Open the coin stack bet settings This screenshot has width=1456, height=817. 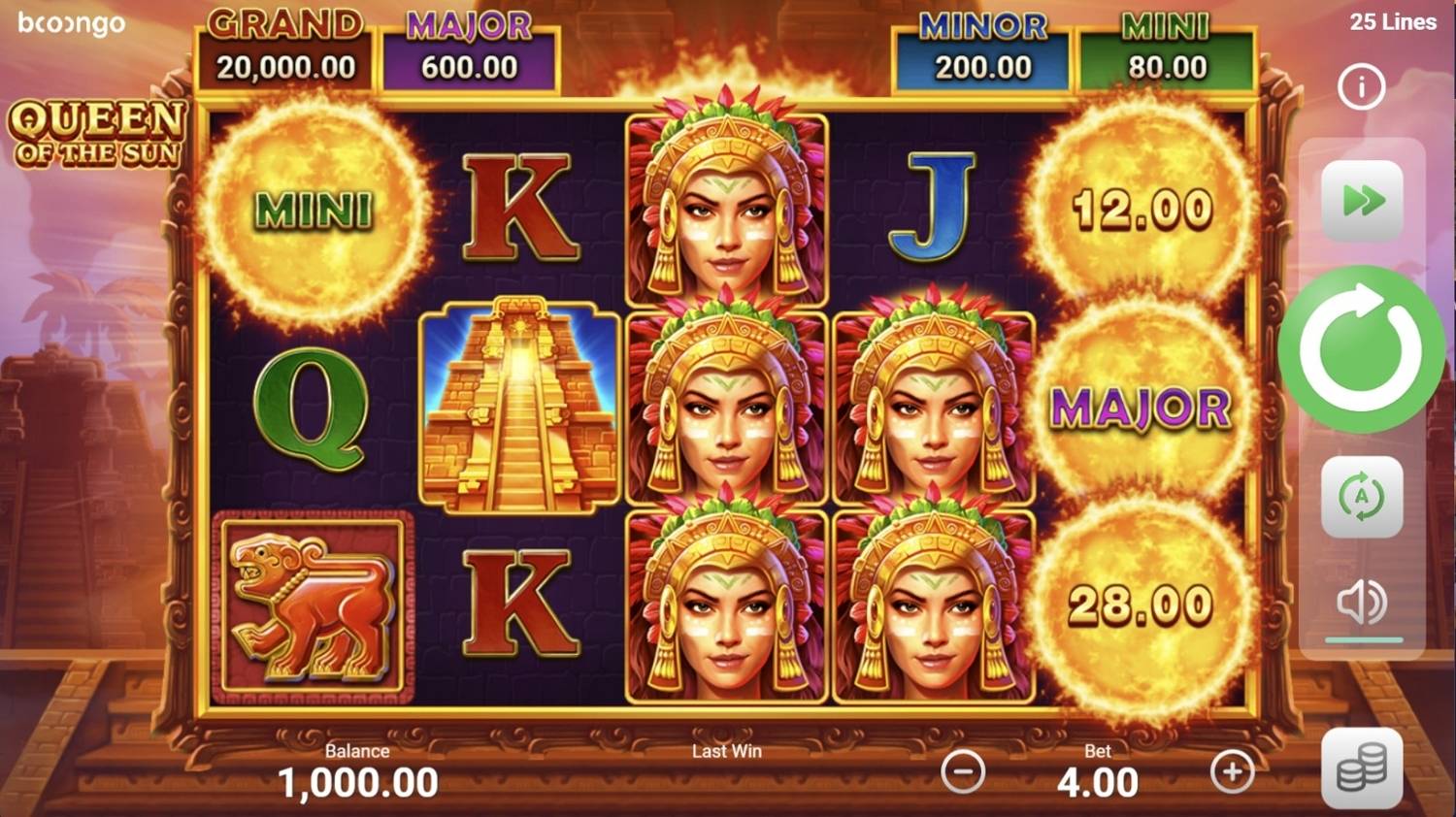[x=1362, y=769]
